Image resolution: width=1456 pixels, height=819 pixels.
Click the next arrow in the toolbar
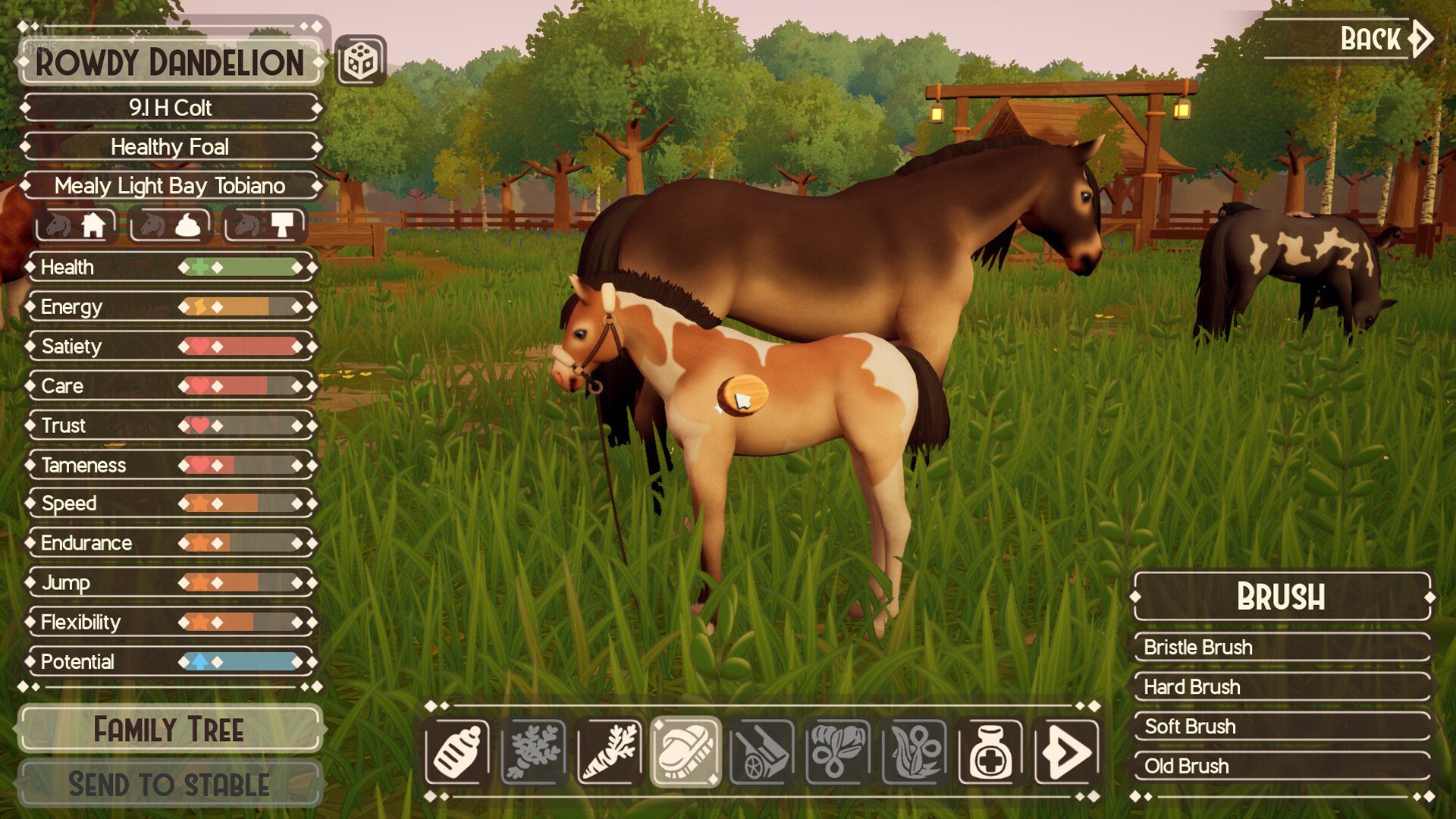1066,752
